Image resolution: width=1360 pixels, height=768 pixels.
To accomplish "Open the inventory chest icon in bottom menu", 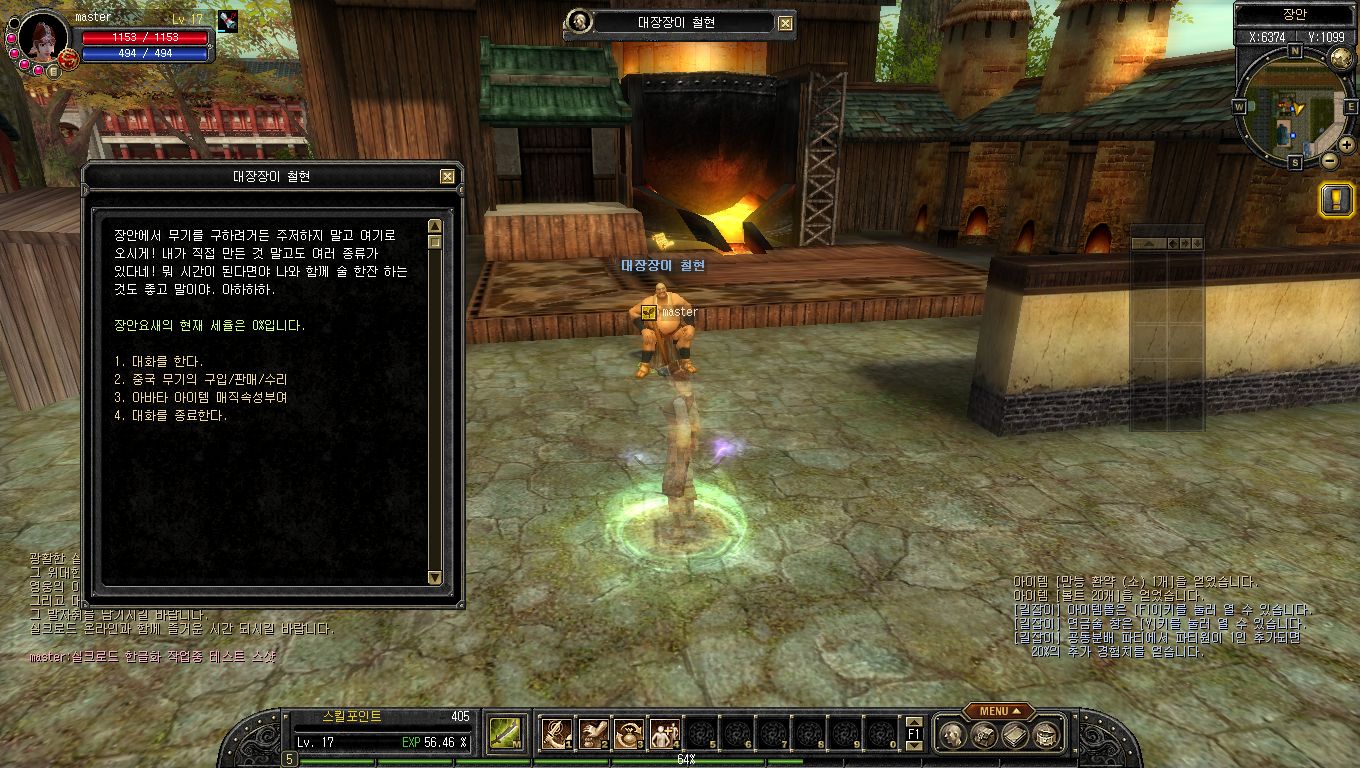I will [x=984, y=736].
